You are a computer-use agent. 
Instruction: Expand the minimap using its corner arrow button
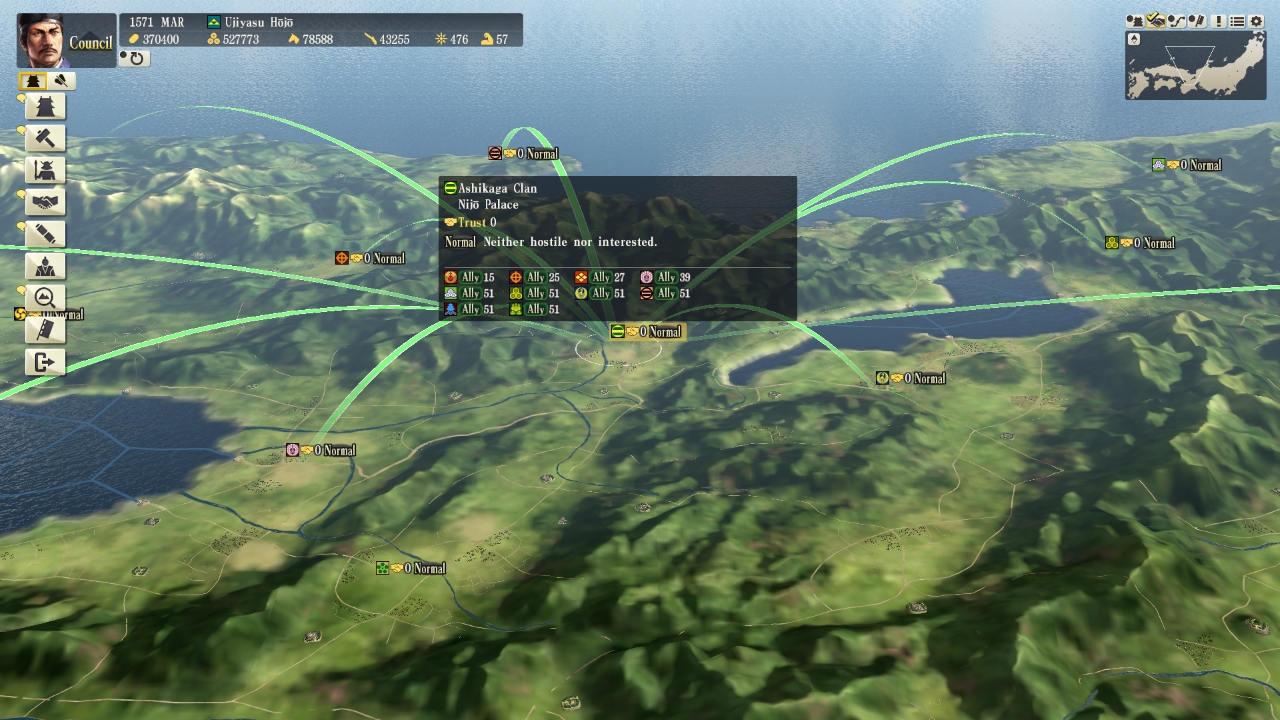click(1135, 39)
